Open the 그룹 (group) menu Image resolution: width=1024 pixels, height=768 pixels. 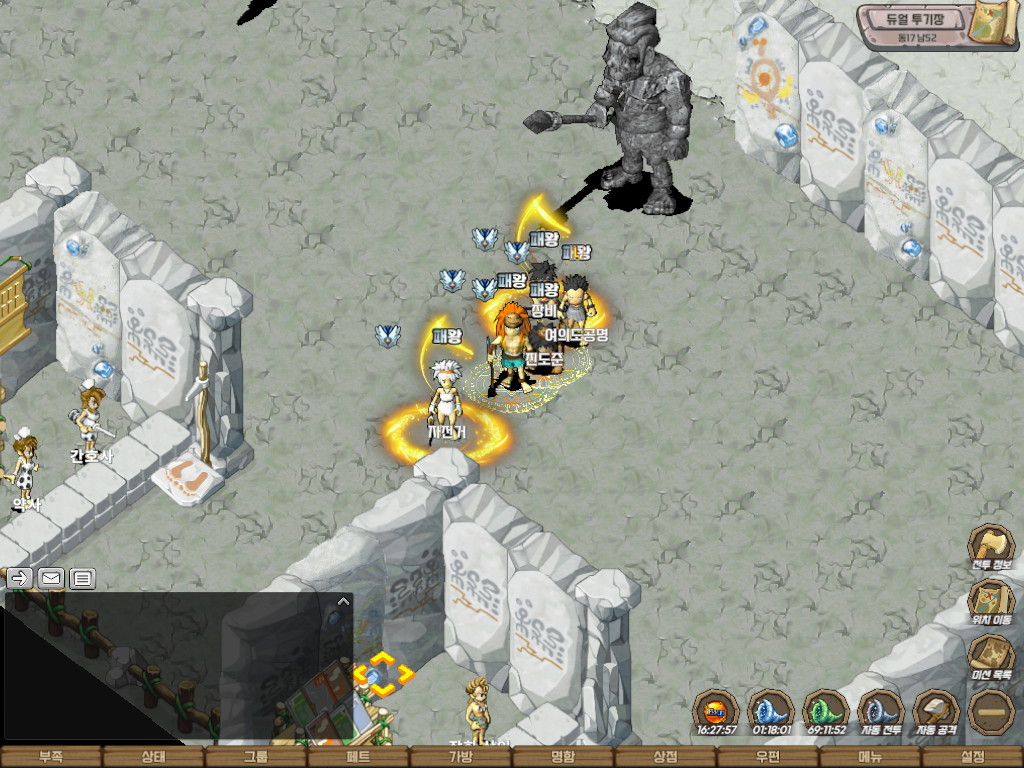[256, 757]
